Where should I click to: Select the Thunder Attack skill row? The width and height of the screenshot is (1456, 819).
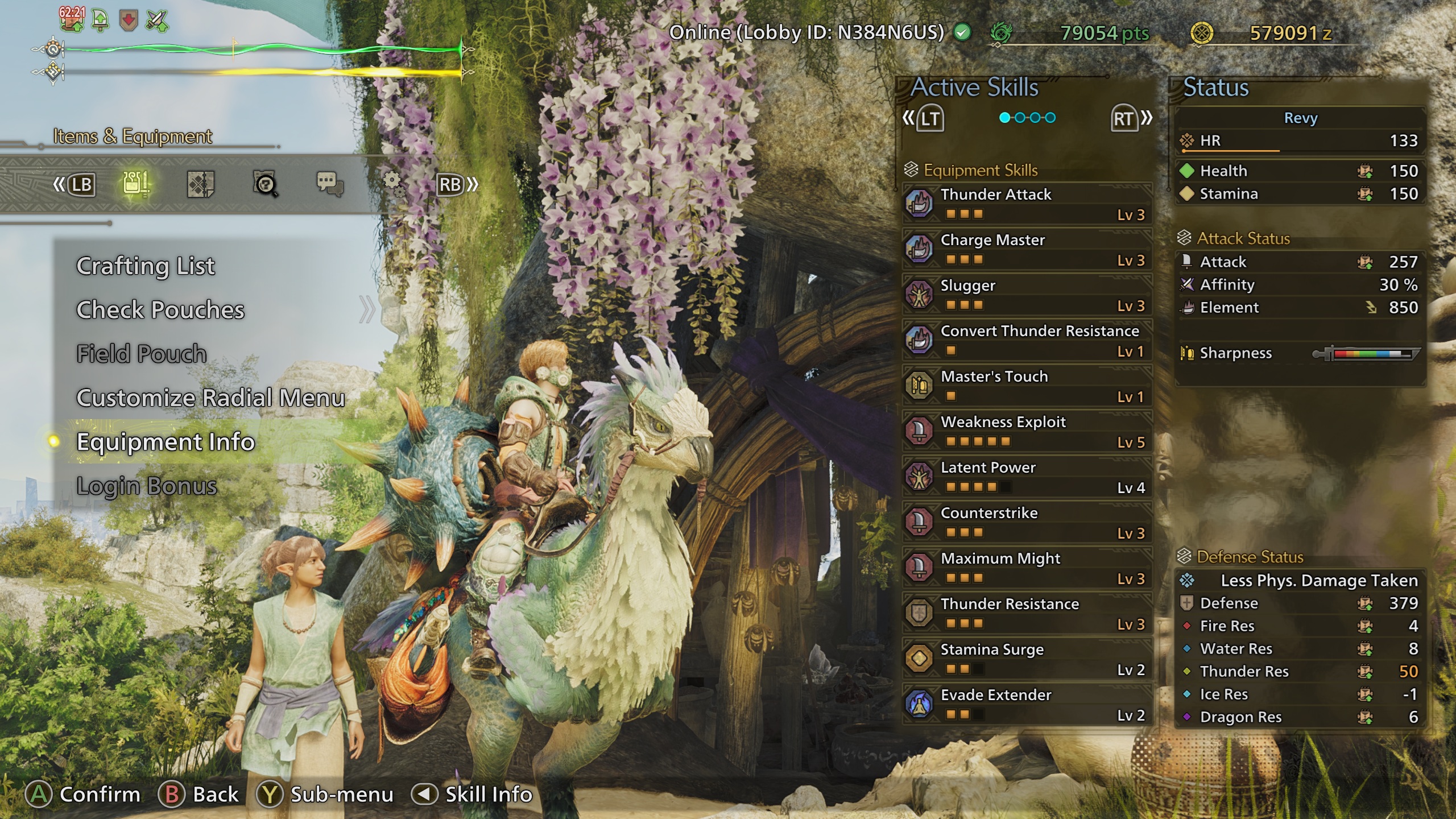pyautogui.click(x=1027, y=204)
